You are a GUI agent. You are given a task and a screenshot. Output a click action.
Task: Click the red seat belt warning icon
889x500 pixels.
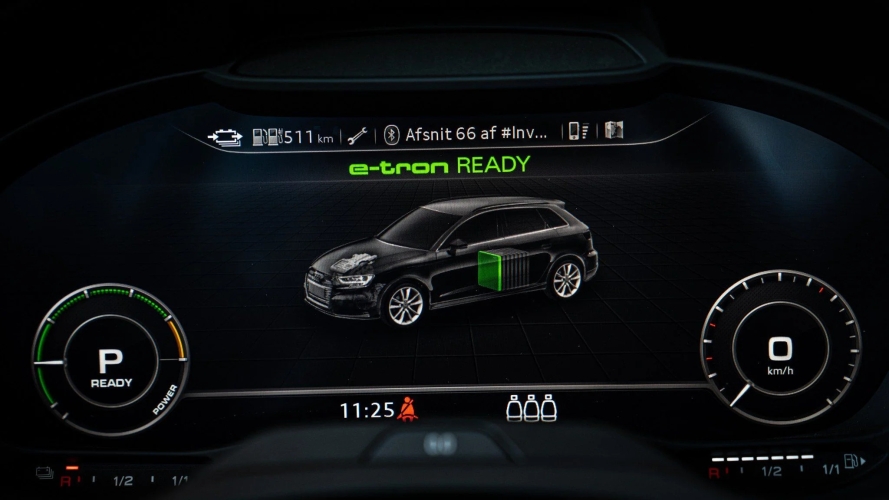[406, 409]
